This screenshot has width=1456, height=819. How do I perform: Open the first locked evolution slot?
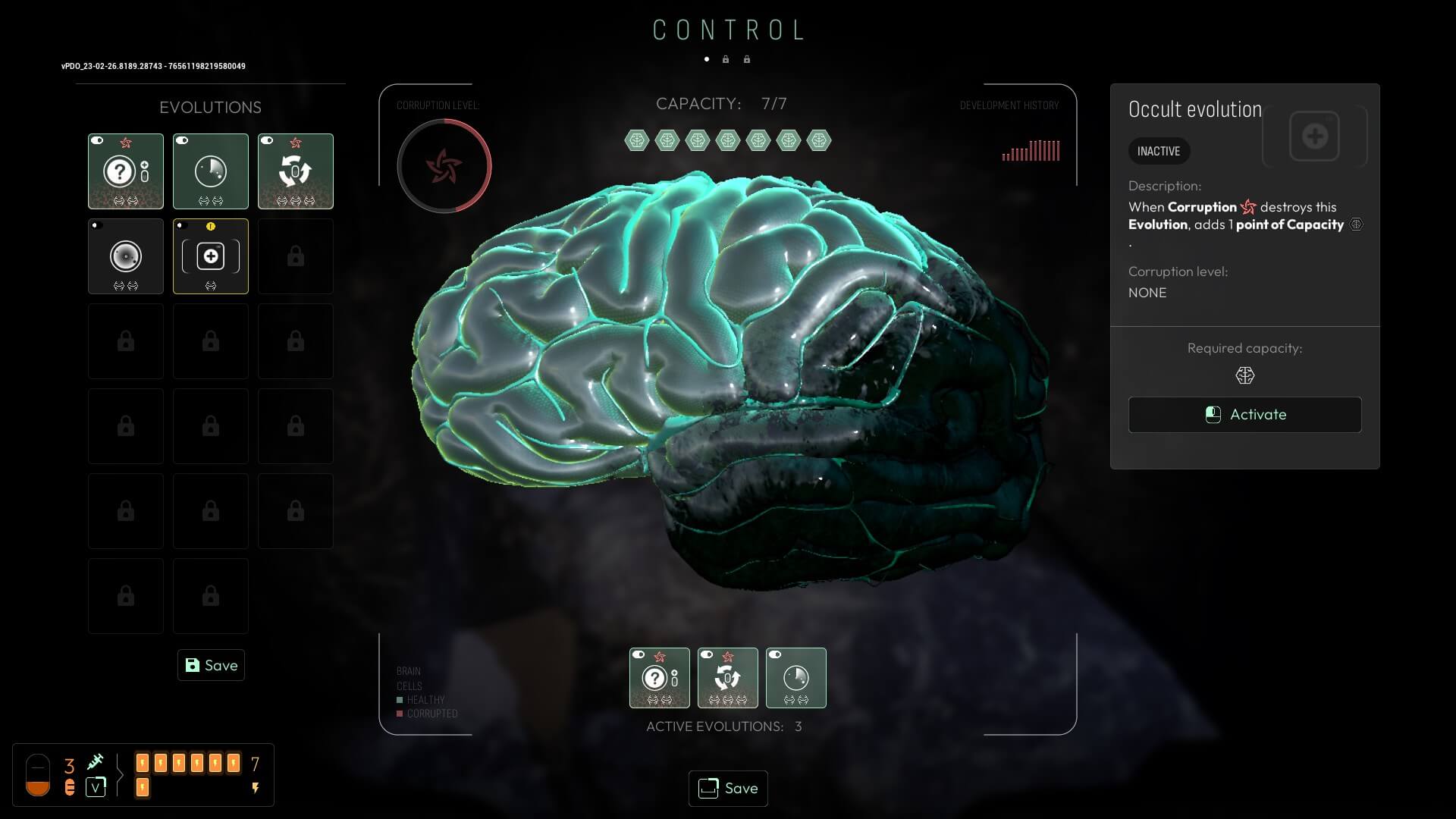tap(296, 256)
